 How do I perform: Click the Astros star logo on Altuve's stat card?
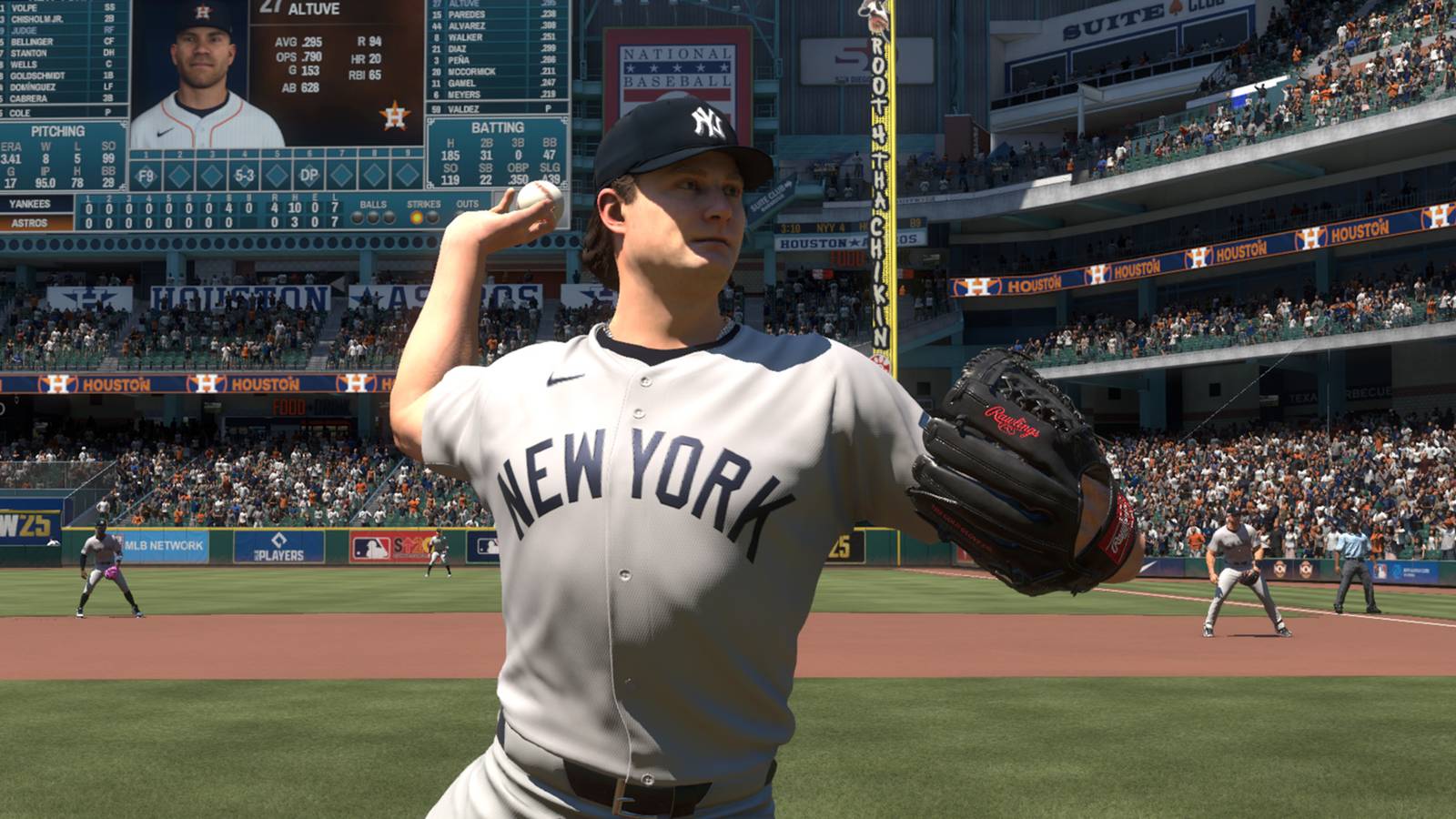coord(395,116)
